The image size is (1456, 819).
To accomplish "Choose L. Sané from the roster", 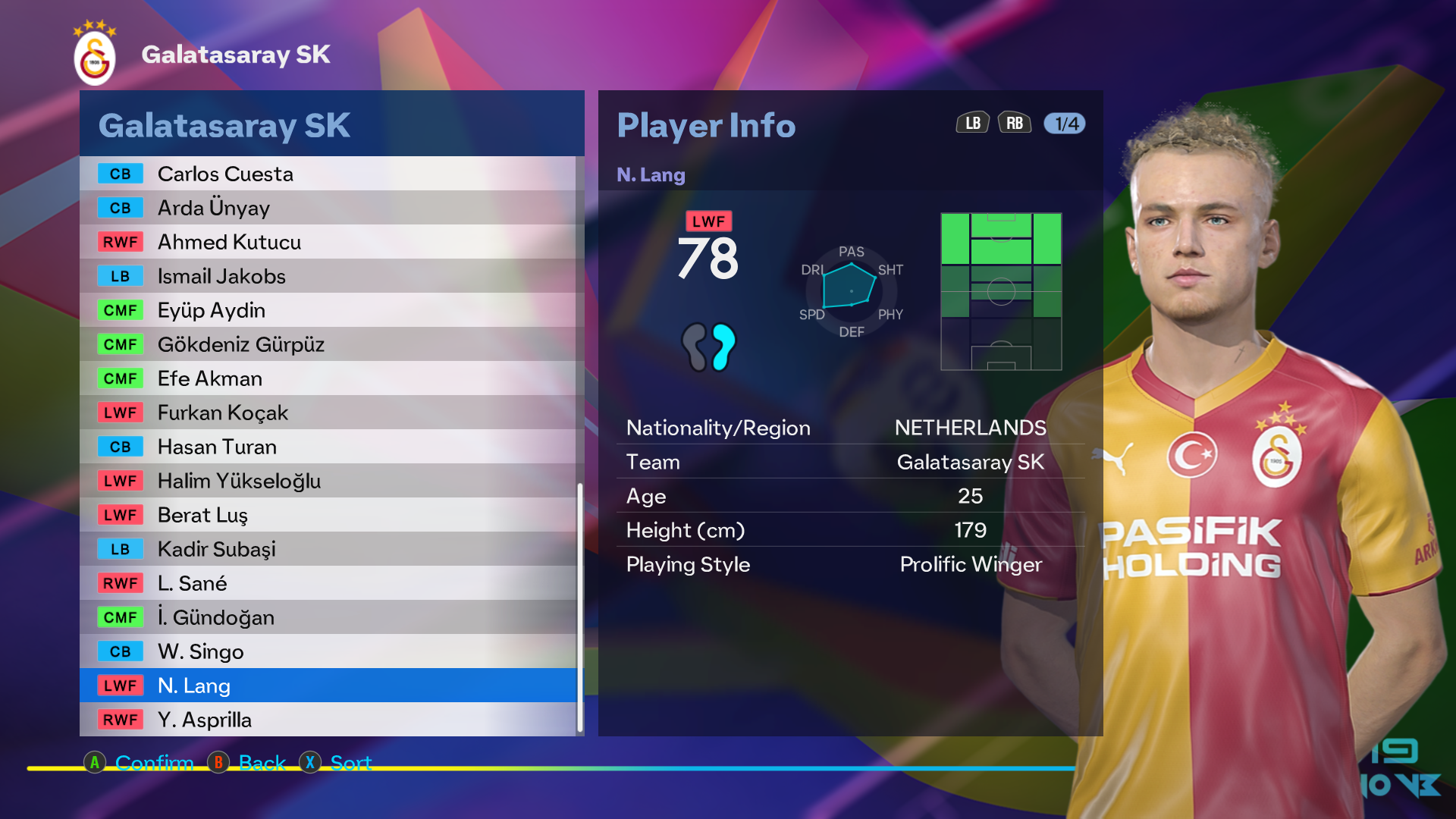I will pos(328,583).
